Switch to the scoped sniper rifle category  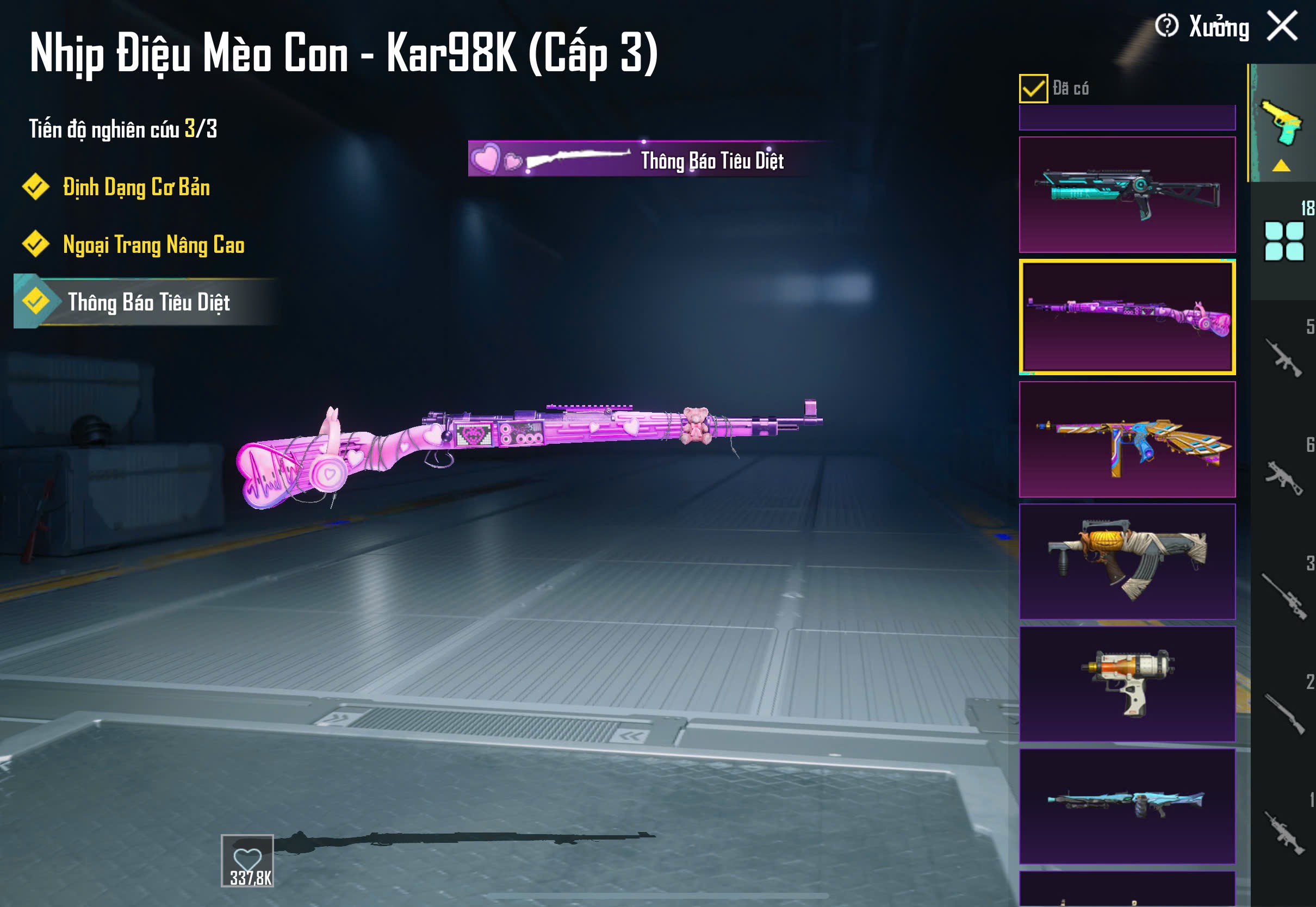[1283, 595]
